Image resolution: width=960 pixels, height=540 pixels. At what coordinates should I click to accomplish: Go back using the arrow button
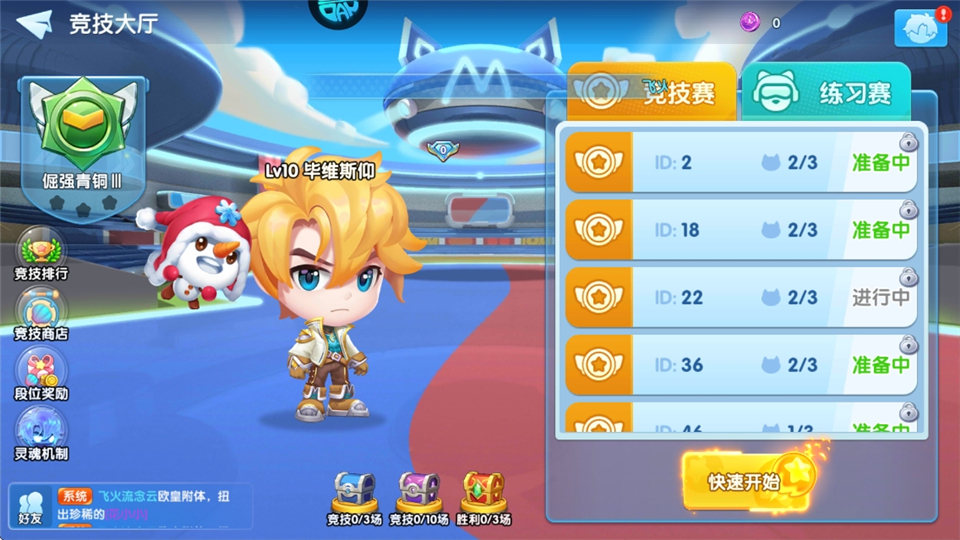(33, 22)
